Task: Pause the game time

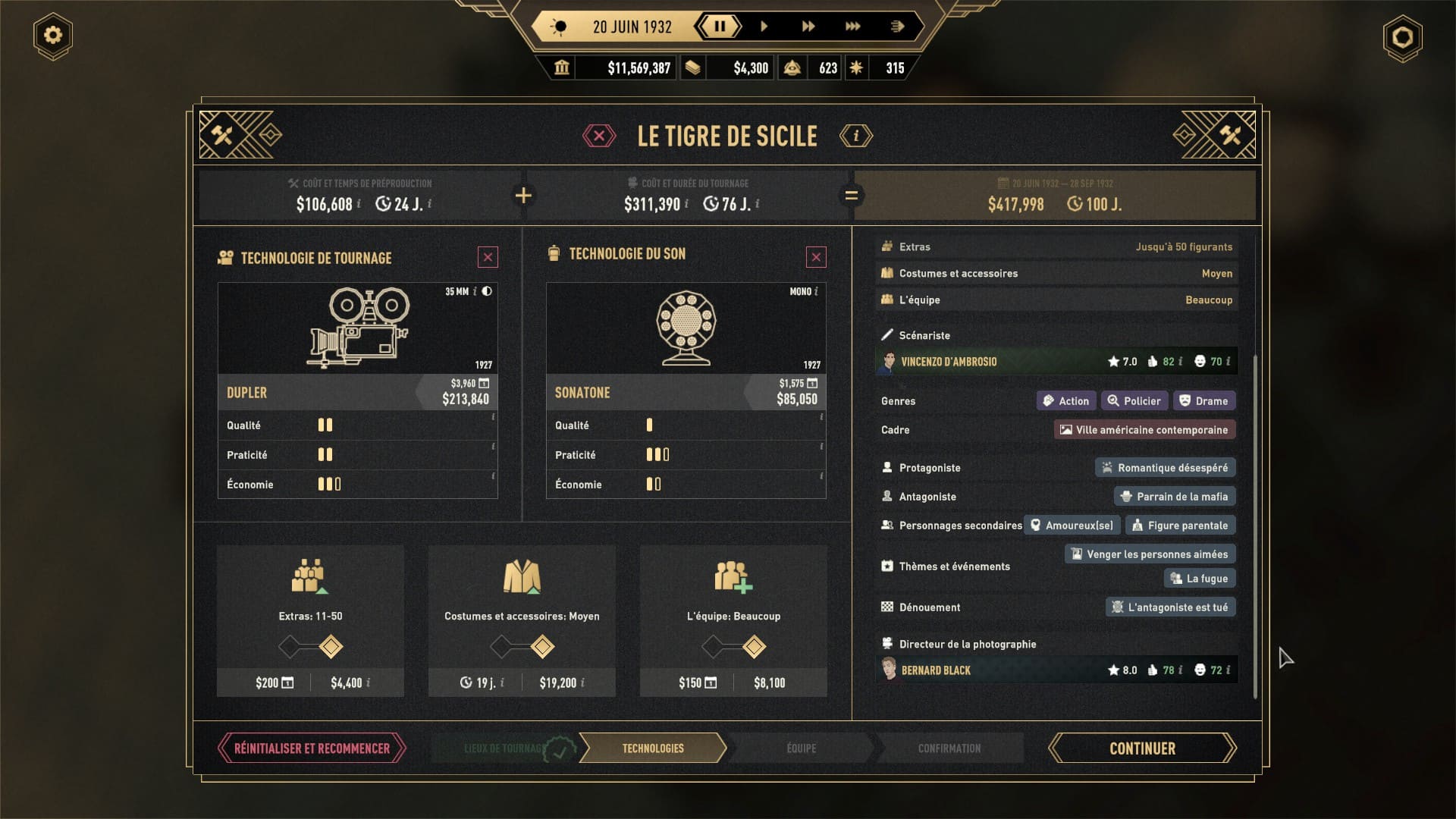Action: pyautogui.click(x=719, y=27)
